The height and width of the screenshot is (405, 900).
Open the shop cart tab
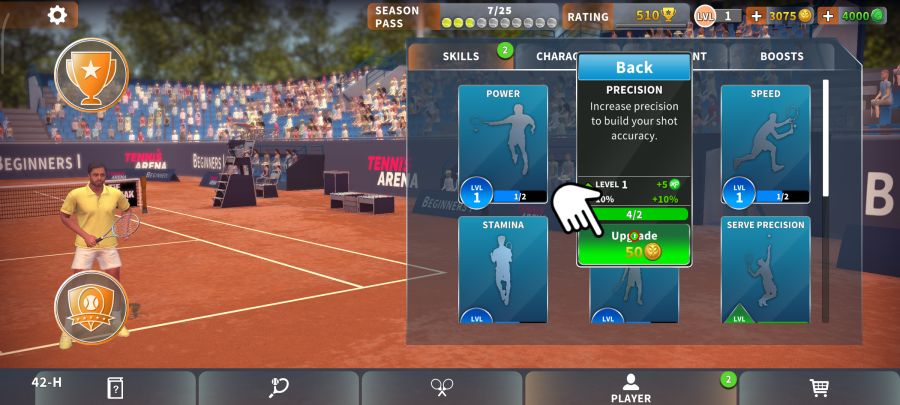pyautogui.click(x=818, y=388)
